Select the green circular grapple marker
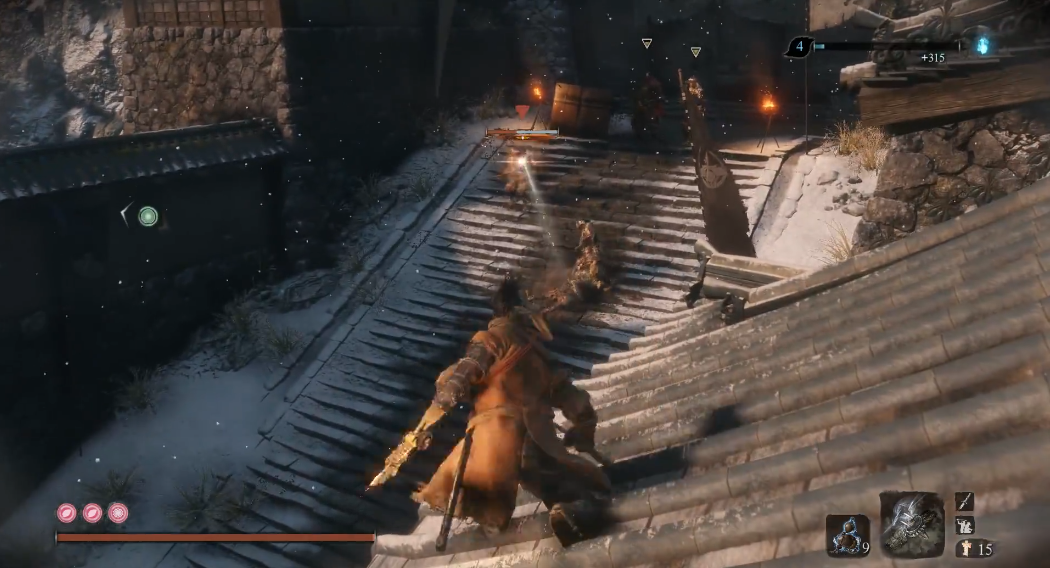The height and width of the screenshot is (568, 1050). click(x=148, y=215)
